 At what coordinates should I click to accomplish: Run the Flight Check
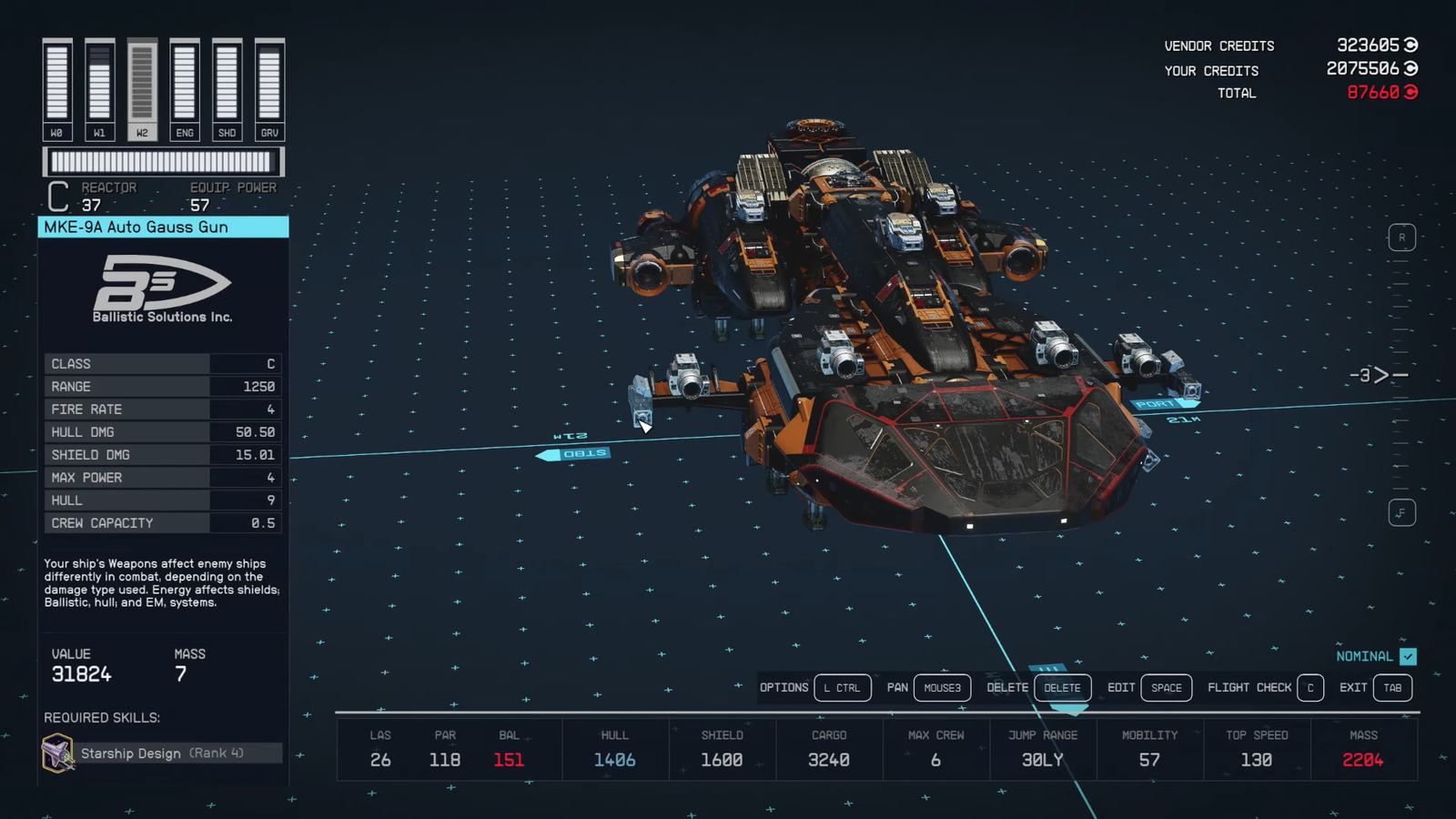pos(1309,688)
